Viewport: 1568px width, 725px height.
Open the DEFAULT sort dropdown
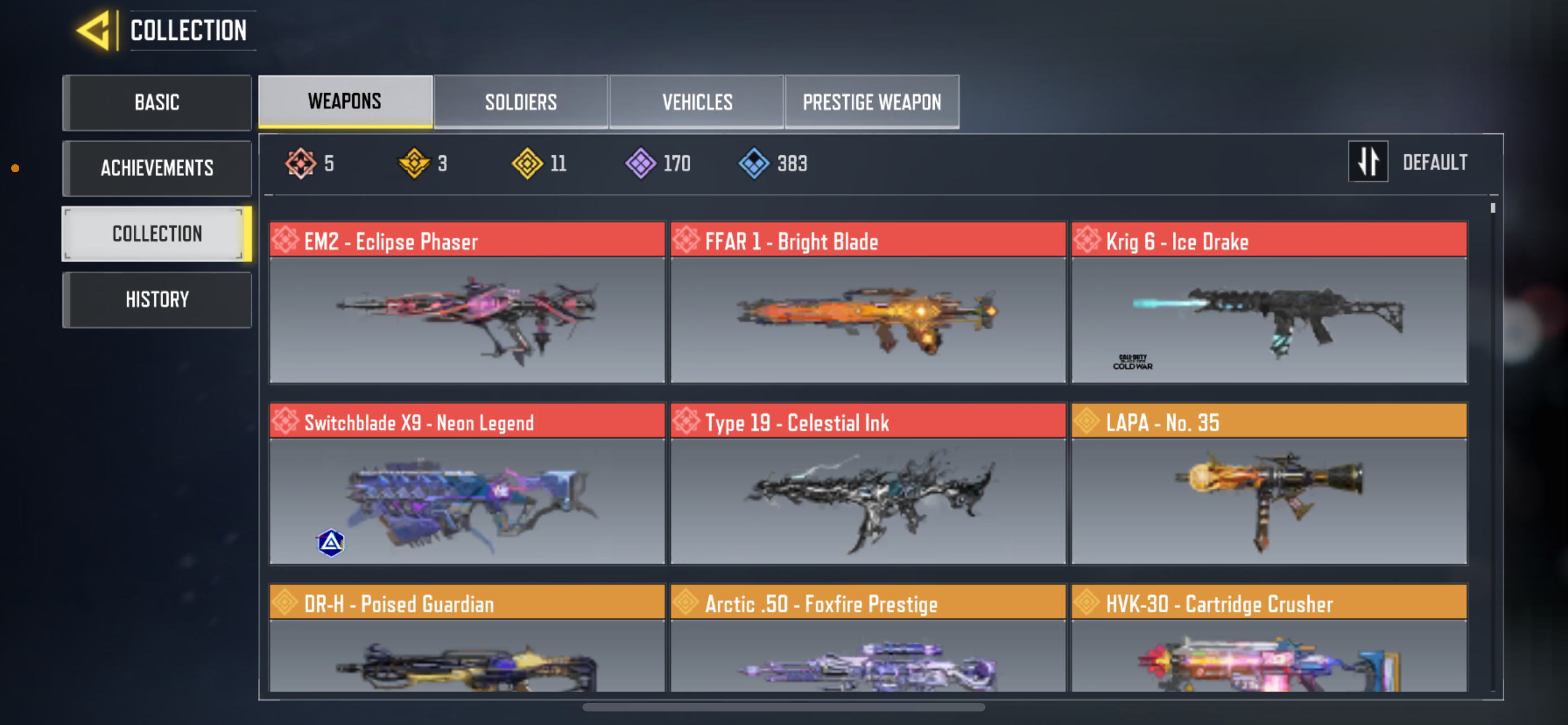pos(1435,162)
